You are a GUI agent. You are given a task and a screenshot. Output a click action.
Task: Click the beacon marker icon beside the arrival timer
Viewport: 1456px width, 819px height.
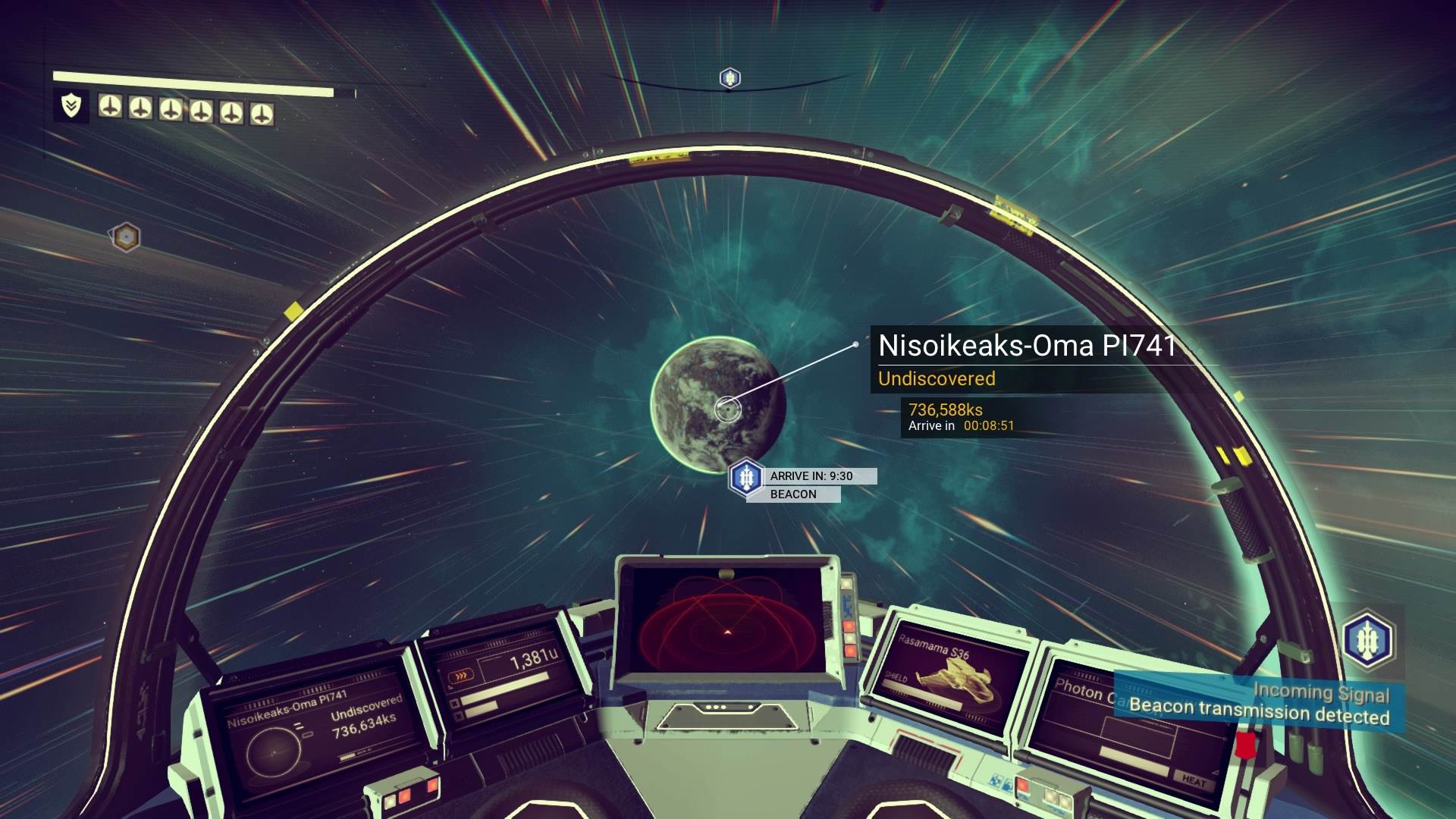pyautogui.click(x=747, y=478)
